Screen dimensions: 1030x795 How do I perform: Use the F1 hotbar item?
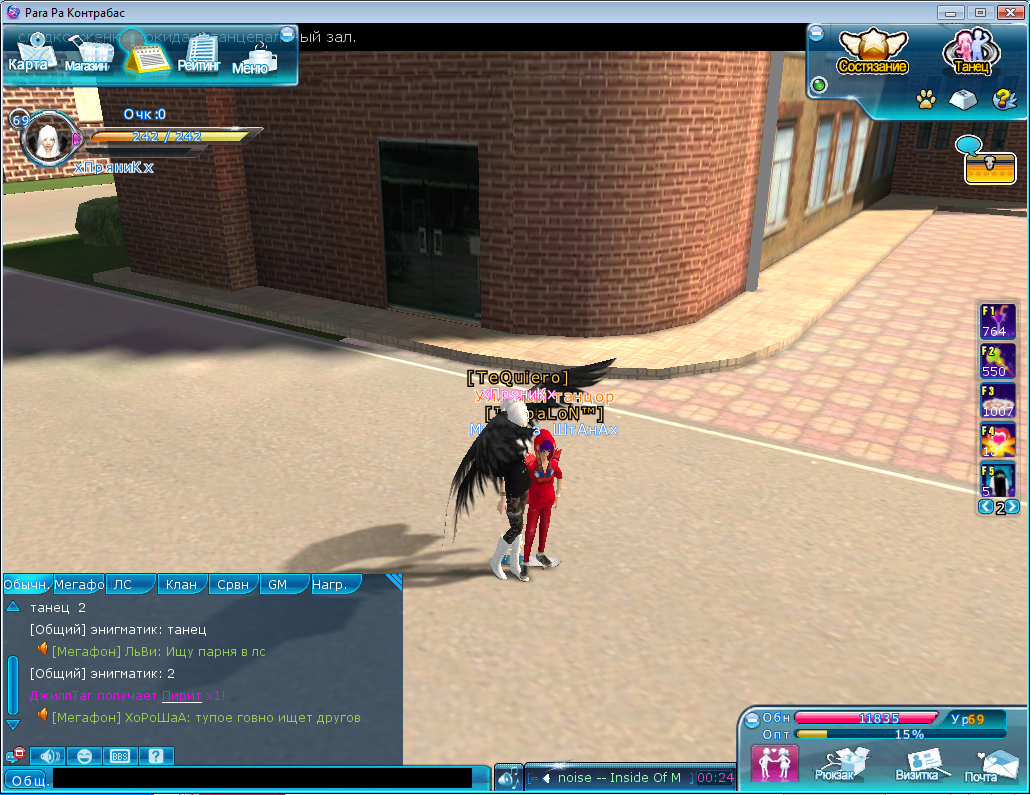[997, 321]
